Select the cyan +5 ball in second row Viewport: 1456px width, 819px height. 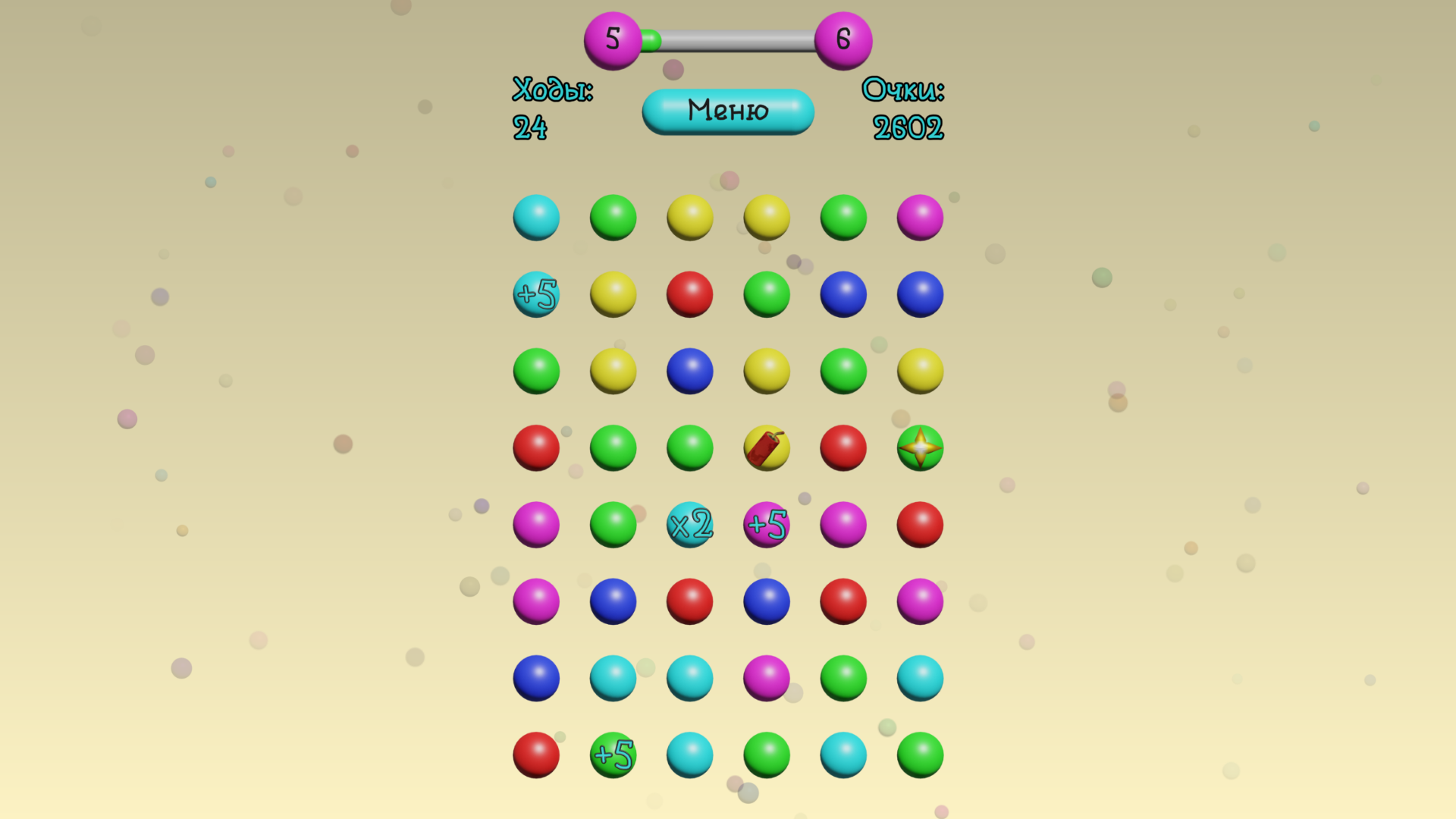pos(536,295)
